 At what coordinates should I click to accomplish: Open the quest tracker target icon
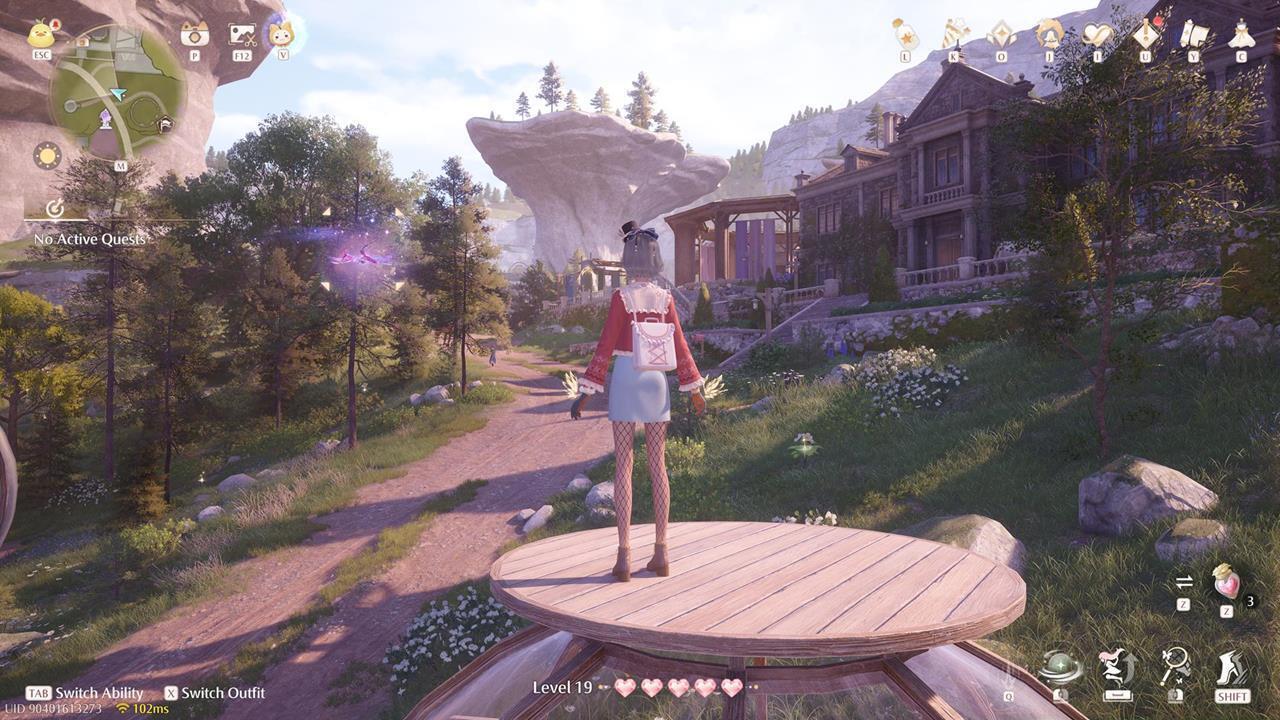click(x=56, y=208)
